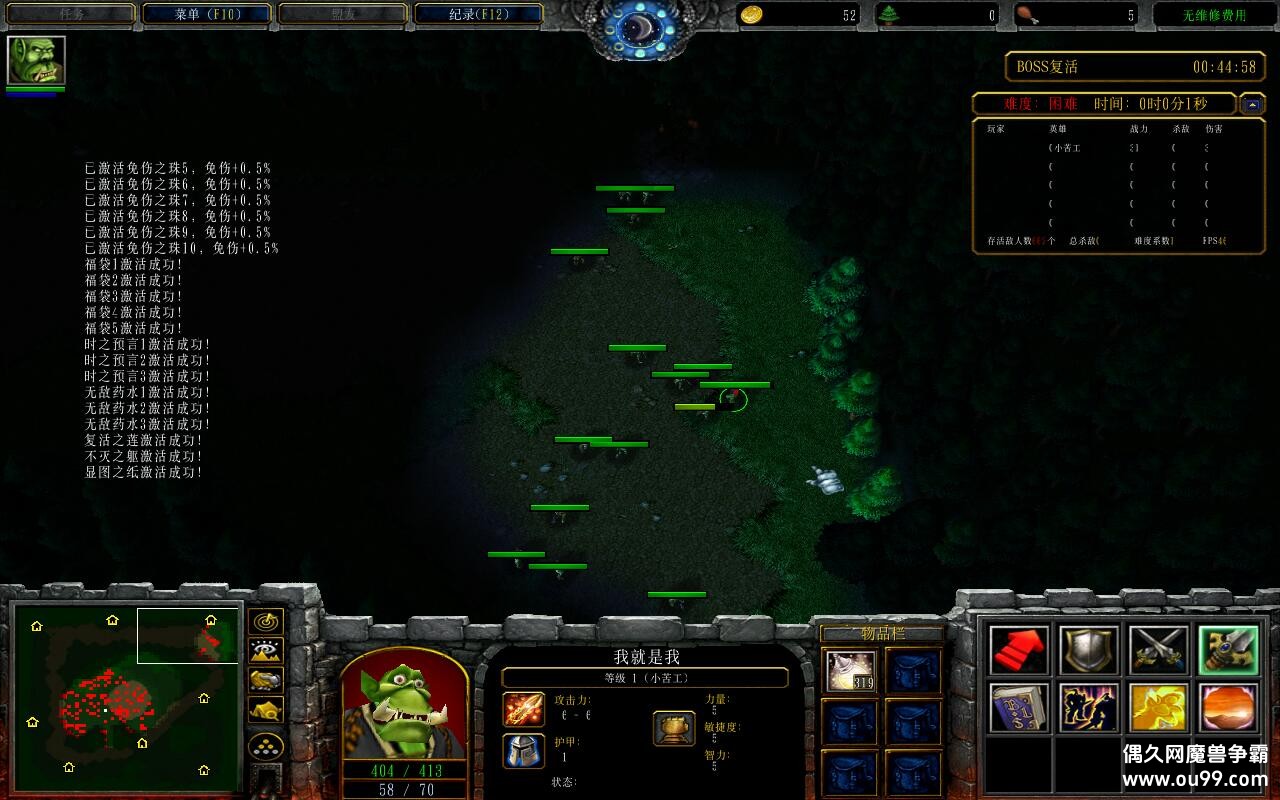Open the 菜单 (F10) game menu
Image resolution: width=1280 pixels, height=800 pixels.
click(x=207, y=14)
